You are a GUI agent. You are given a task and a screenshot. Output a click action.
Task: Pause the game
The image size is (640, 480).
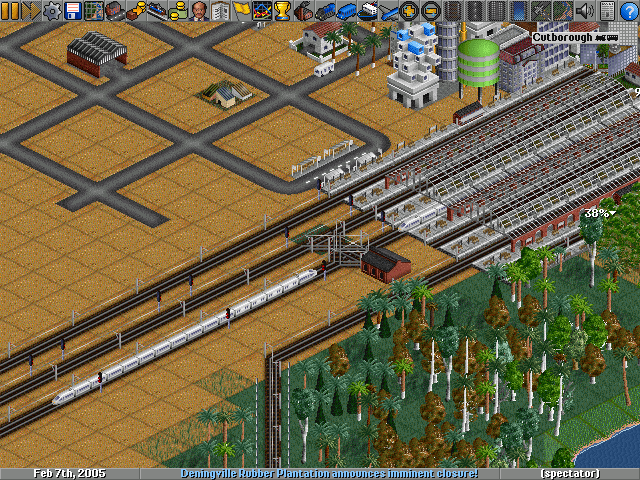pos(10,11)
